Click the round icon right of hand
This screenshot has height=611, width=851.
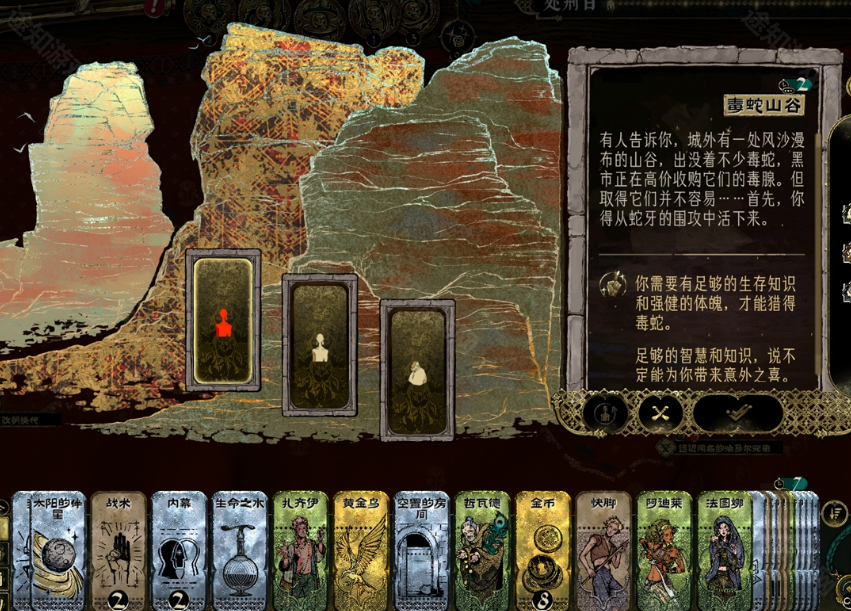click(x=833, y=513)
